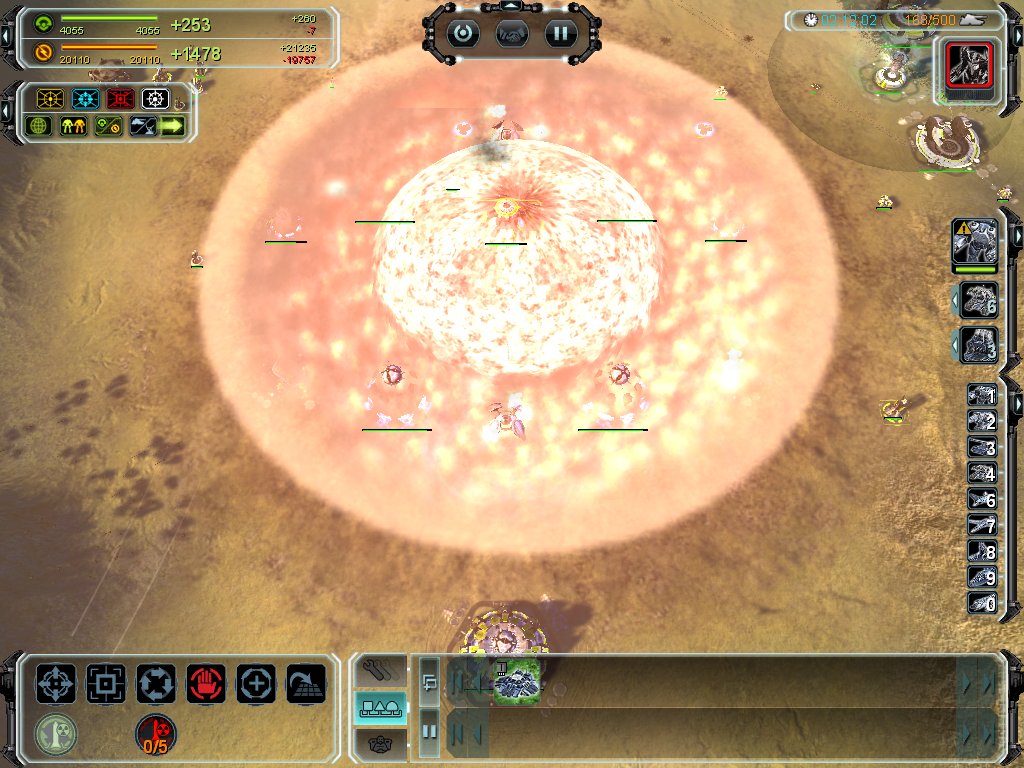Toggle the cyan map overlay filter
This screenshot has height=768, width=1024.
[x=85, y=99]
